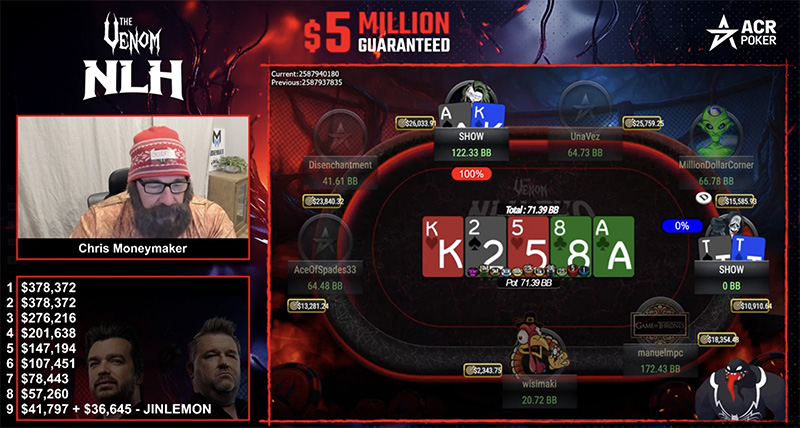Click the Ace of clubs board card
Viewport: 800px width, 428px height.
tap(612, 247)
